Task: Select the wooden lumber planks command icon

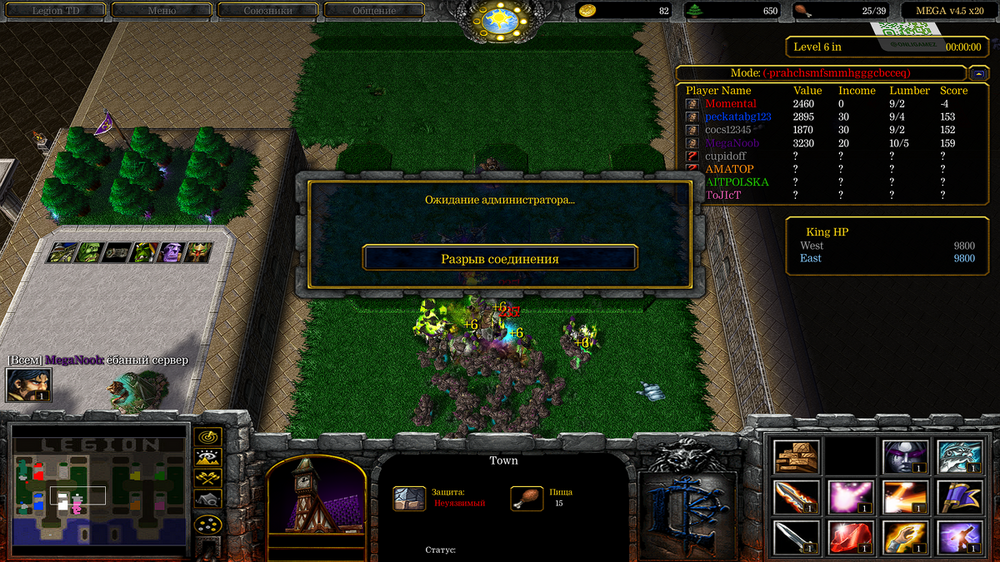Action: click(797, 456)
